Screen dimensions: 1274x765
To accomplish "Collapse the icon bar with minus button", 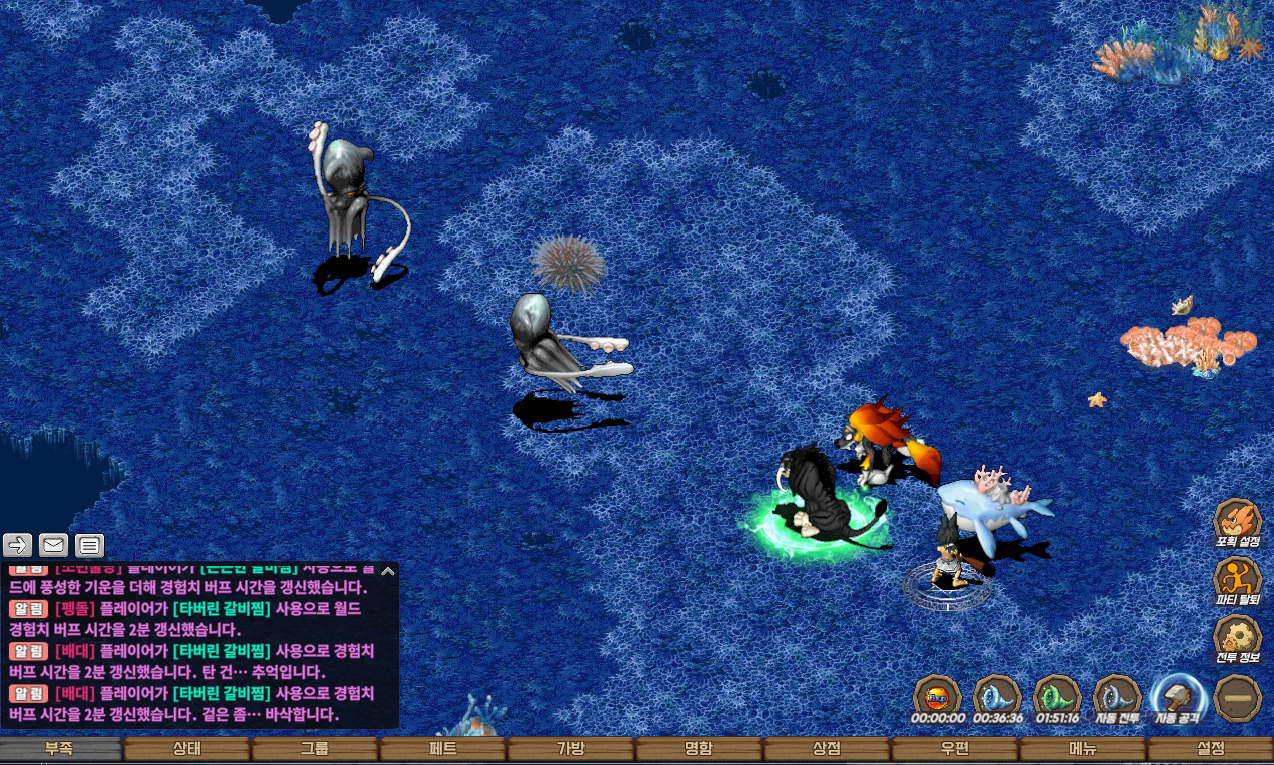I will pos(1238,697).
